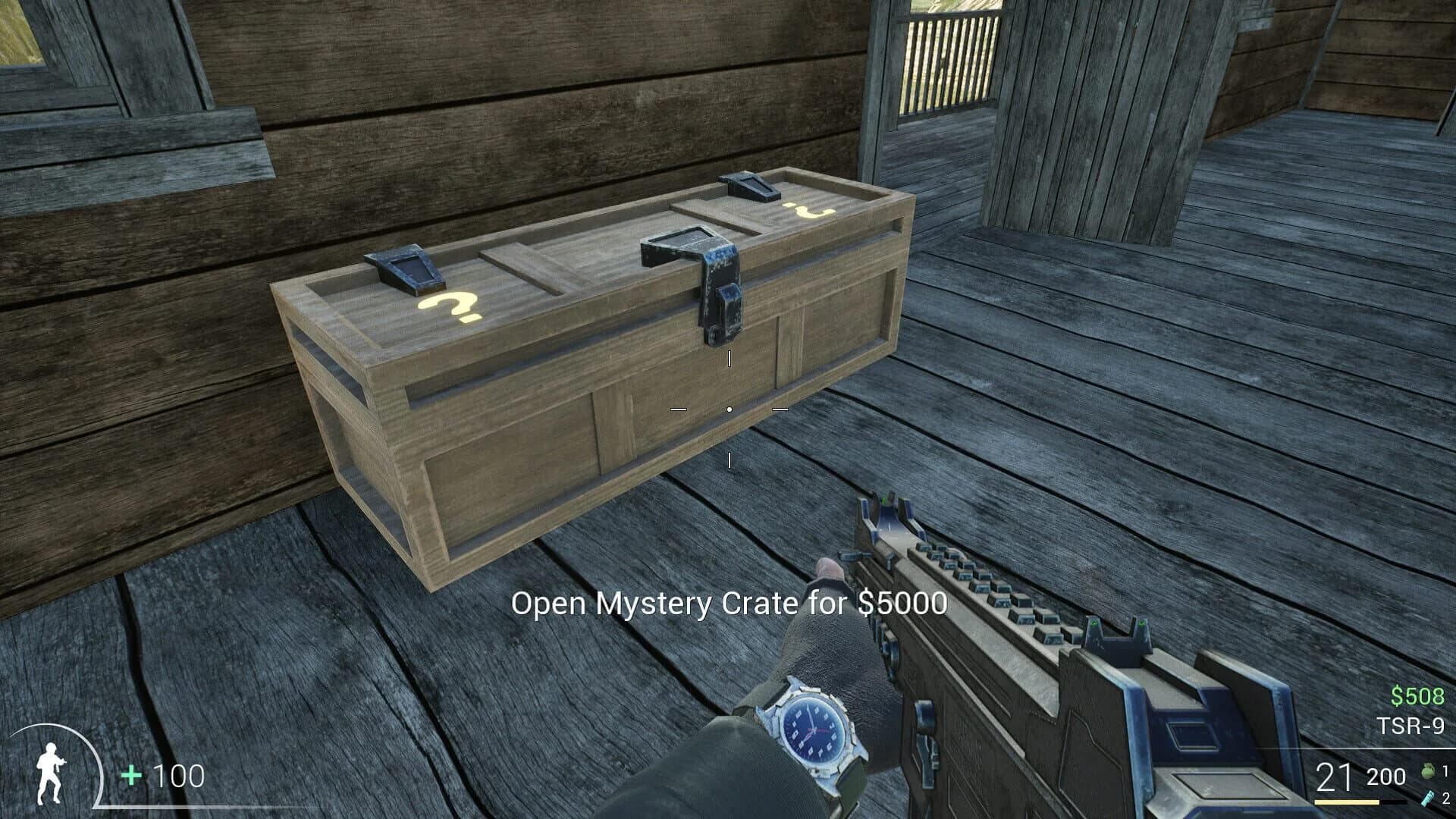Click the $508 money counter
Image resolution: width=1456 pixels, height=819 pixels.
coord(1417,695)
